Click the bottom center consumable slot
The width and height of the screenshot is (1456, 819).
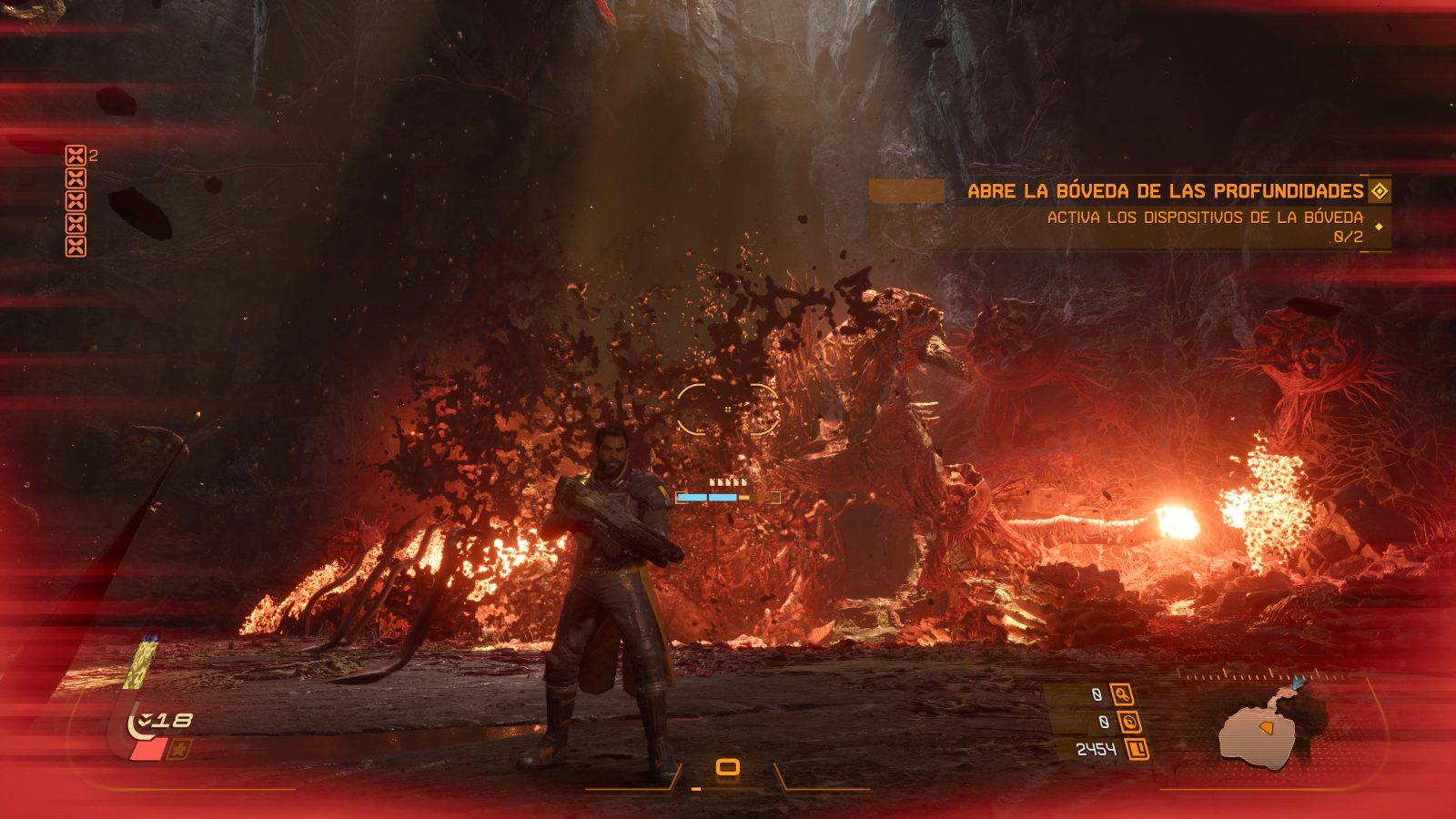(726, 768)
